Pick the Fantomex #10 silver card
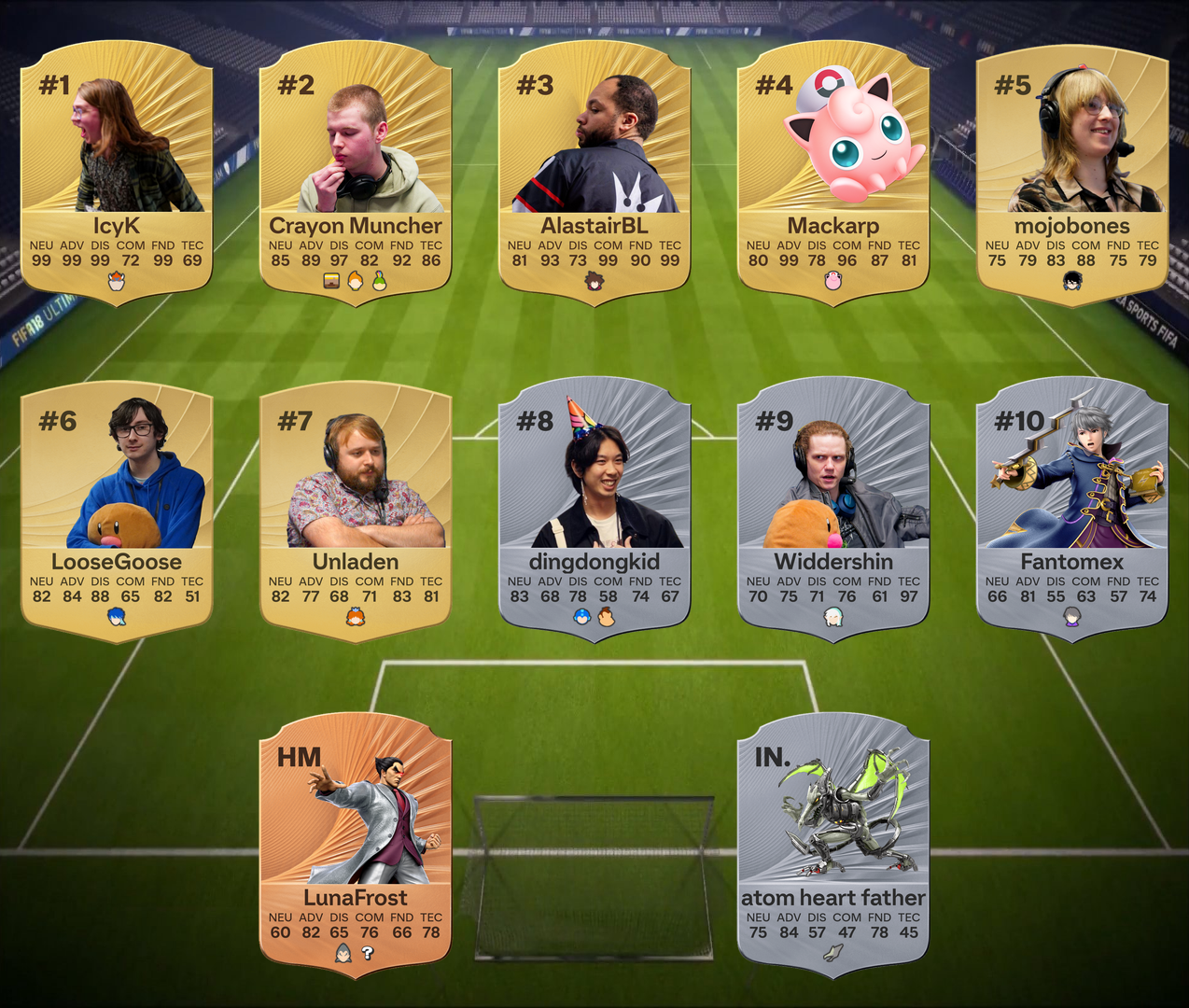The width and height of the screenshot is (1189, 1008). pos(1072,509)
